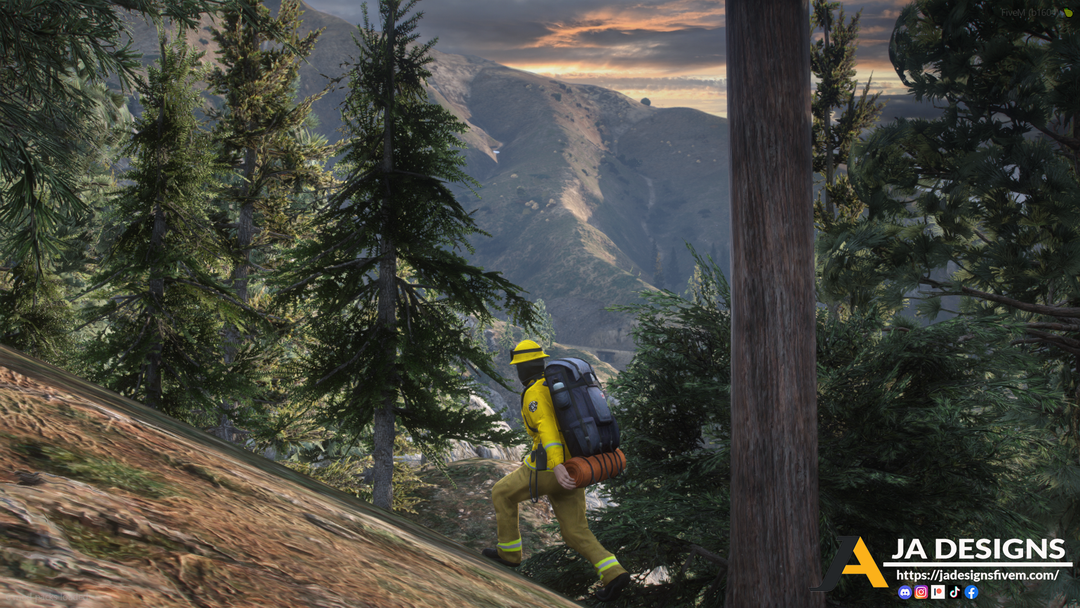Open the jadesignsfivem.com website link
1080x608 pixels.
point(977,575)
